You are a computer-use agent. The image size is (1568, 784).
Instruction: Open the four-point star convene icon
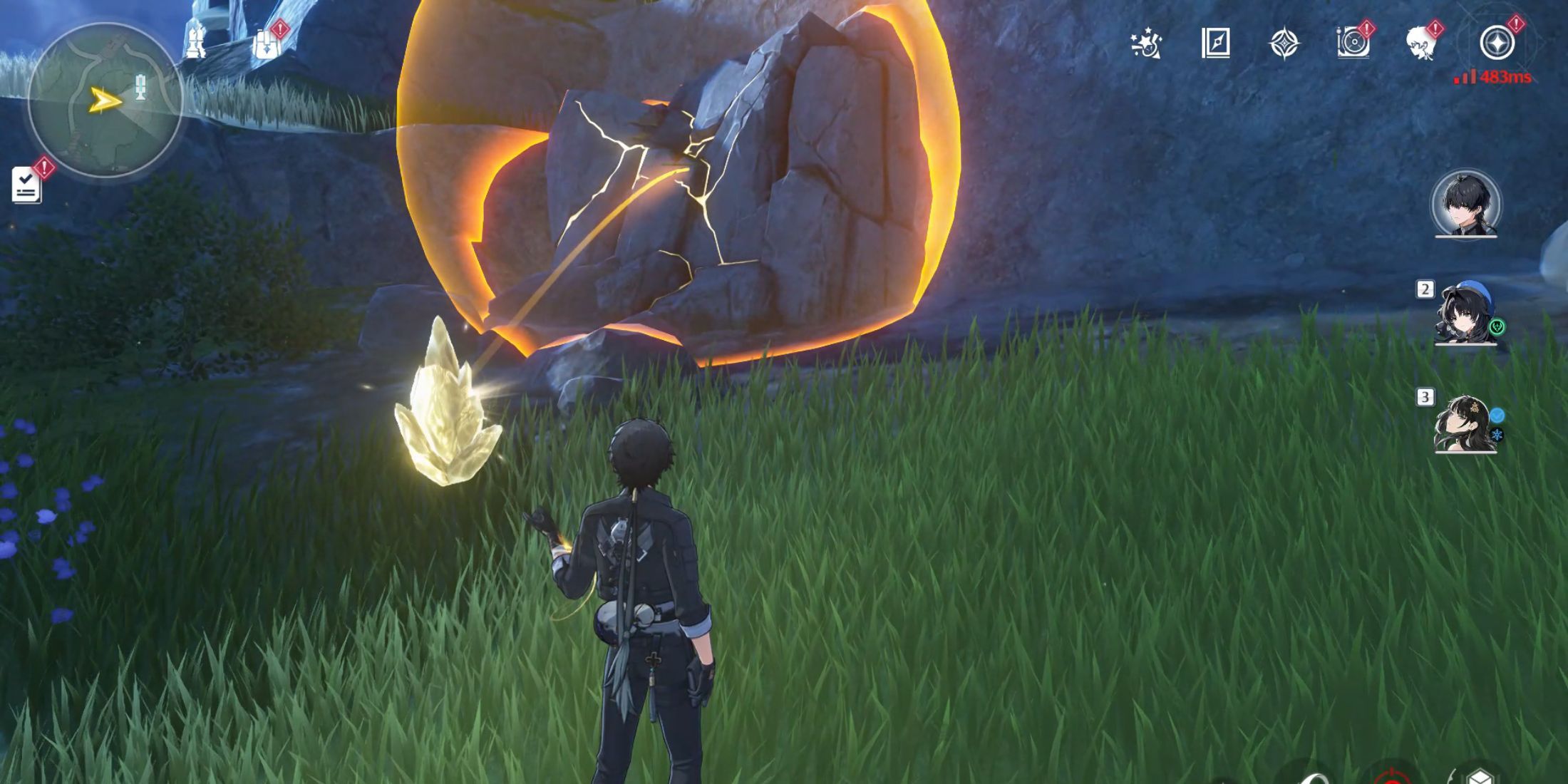pyautogui.click(x=1284, y=43)
